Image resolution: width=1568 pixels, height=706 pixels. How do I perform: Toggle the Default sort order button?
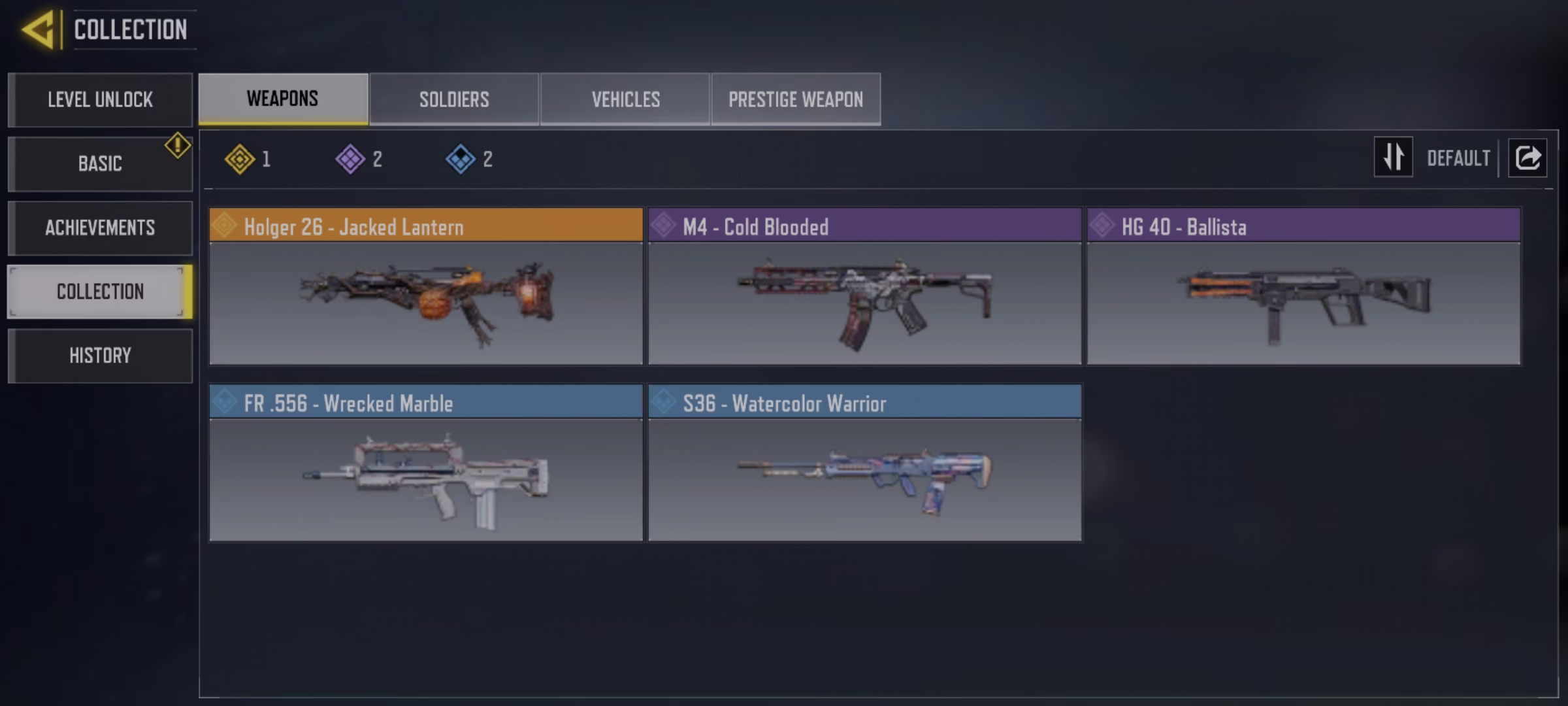click(1394, 158)
